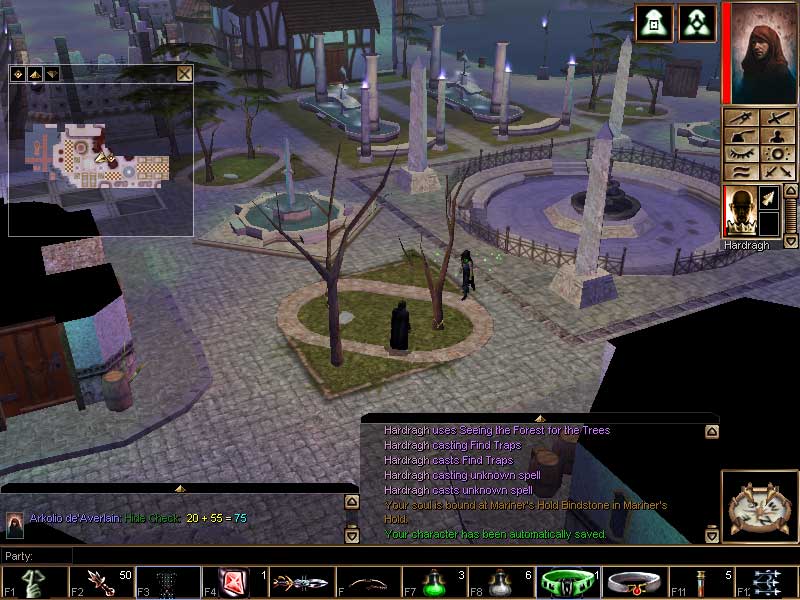Screen dimensions: 800x600
Task: Close the minimap panel
Action: coord(184,73)
